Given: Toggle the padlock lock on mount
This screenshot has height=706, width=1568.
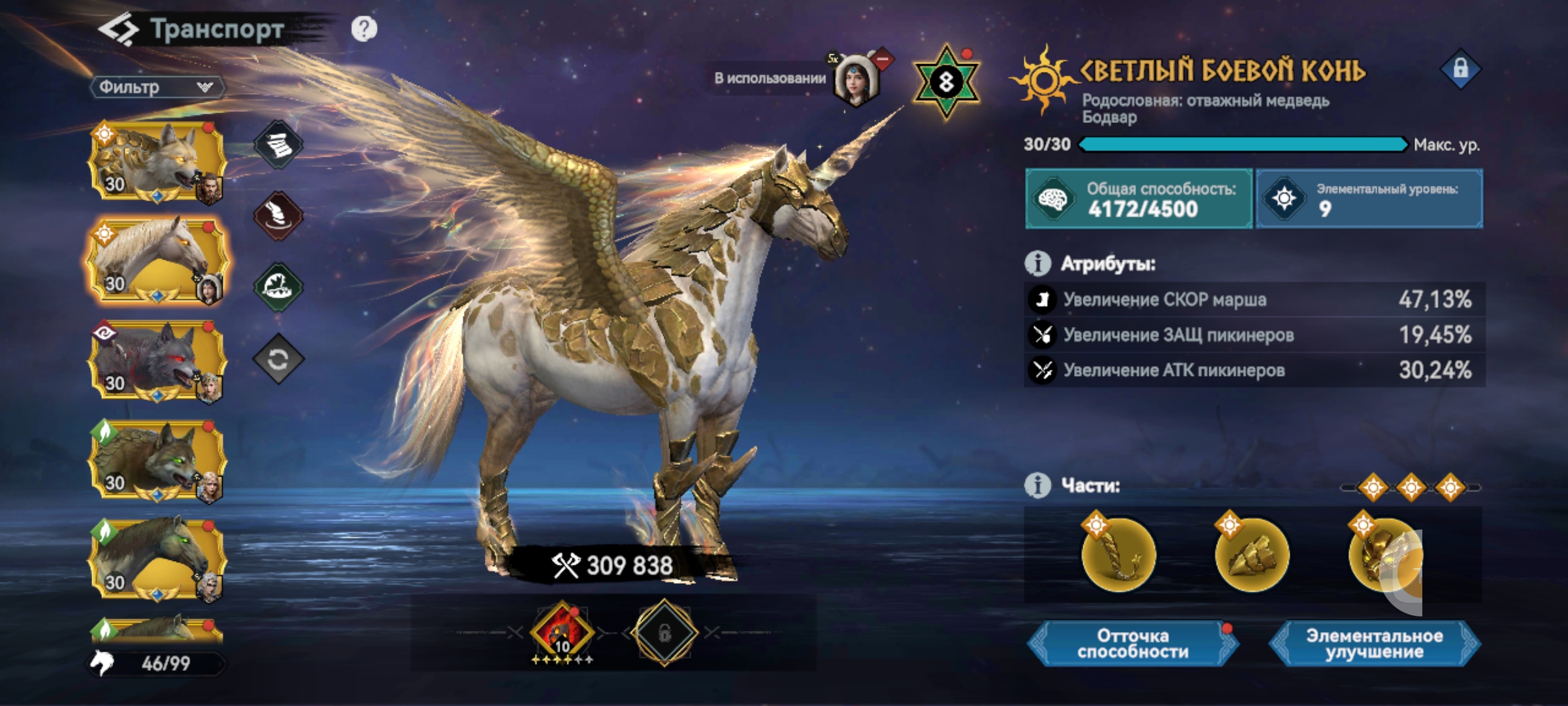Looking at the screenshot, I should point(1460,69).
